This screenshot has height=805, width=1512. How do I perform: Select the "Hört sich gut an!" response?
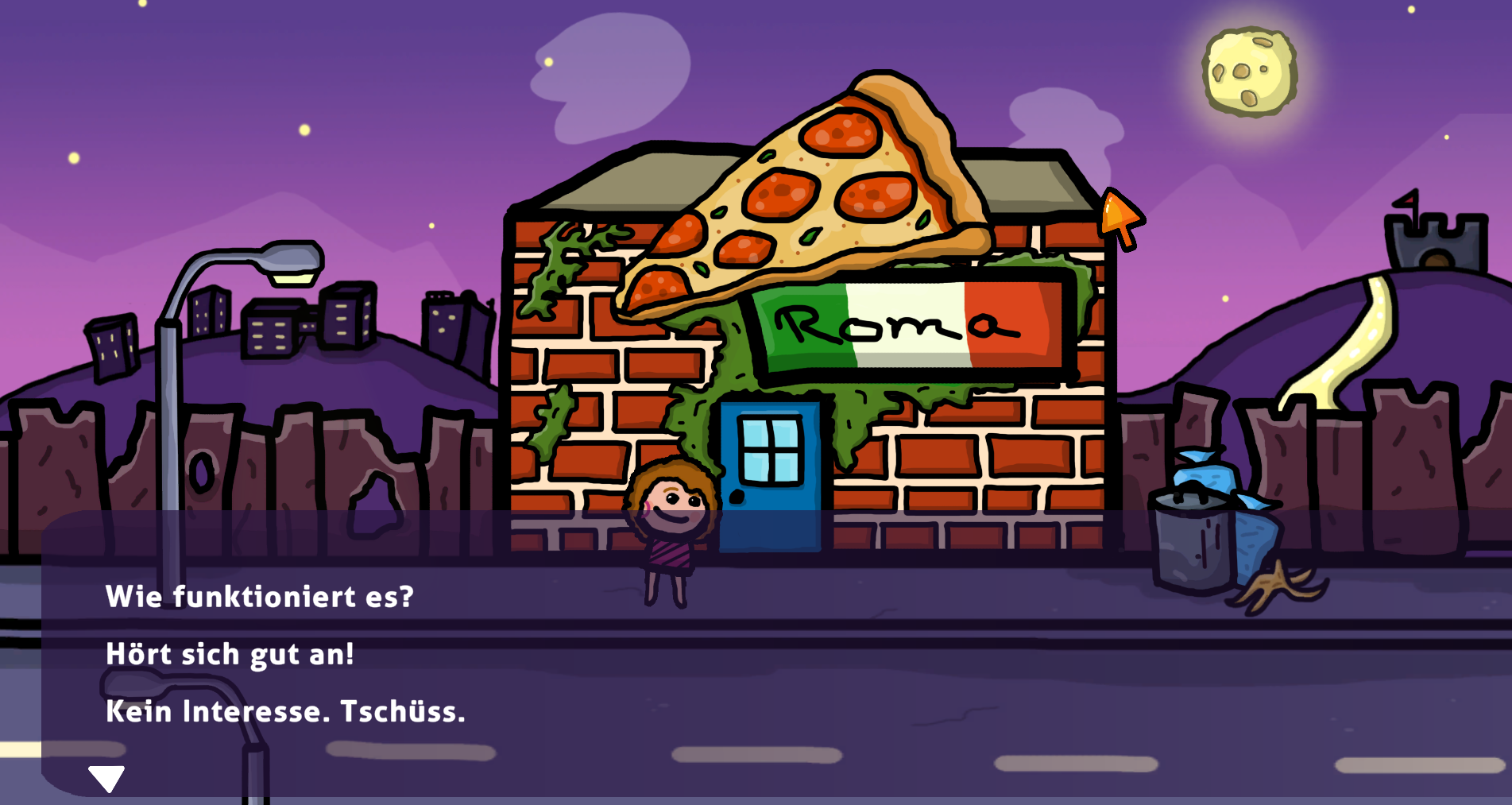(230, 654)
